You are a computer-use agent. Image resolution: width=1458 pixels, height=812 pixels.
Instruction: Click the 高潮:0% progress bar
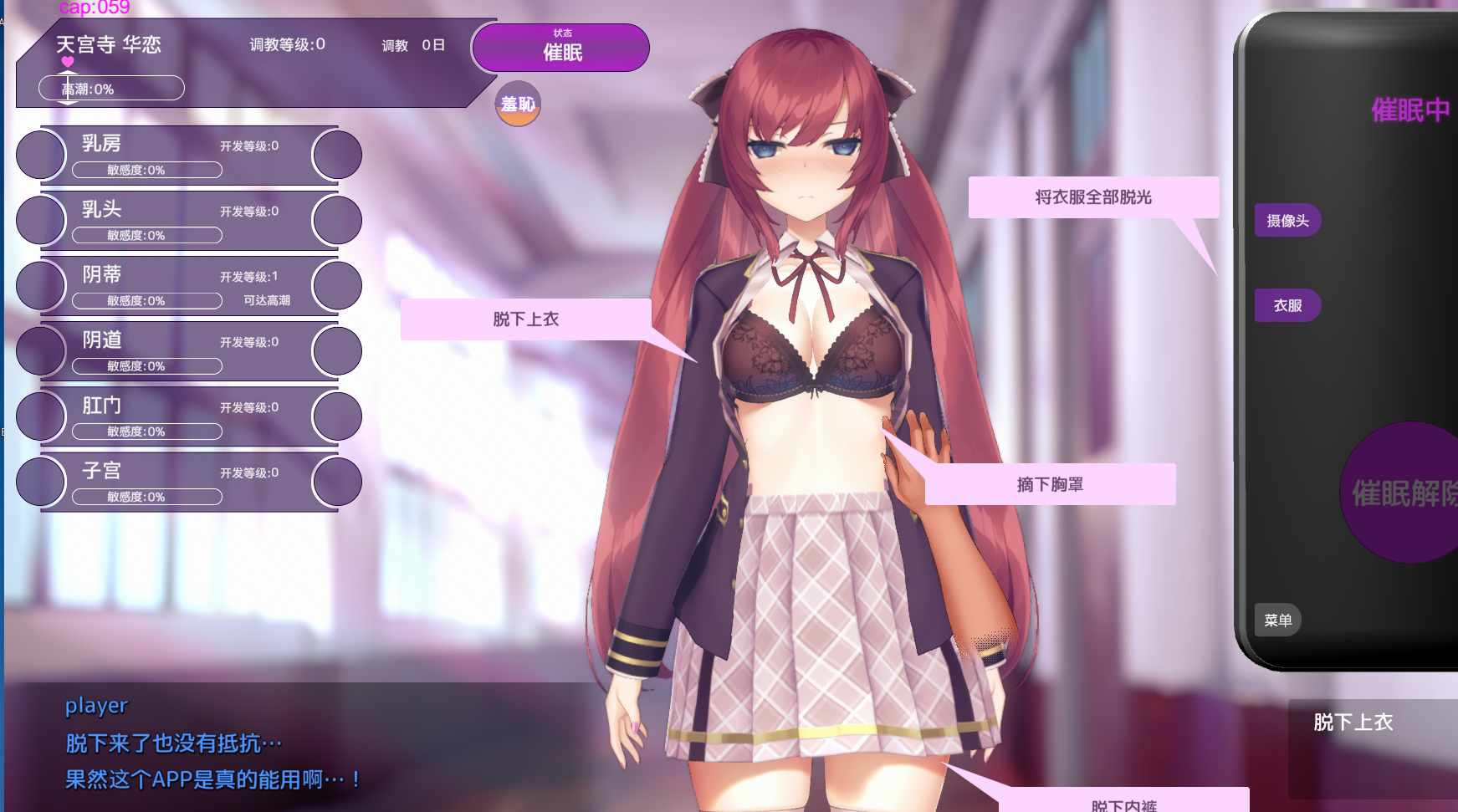click(x=110, y=88)
